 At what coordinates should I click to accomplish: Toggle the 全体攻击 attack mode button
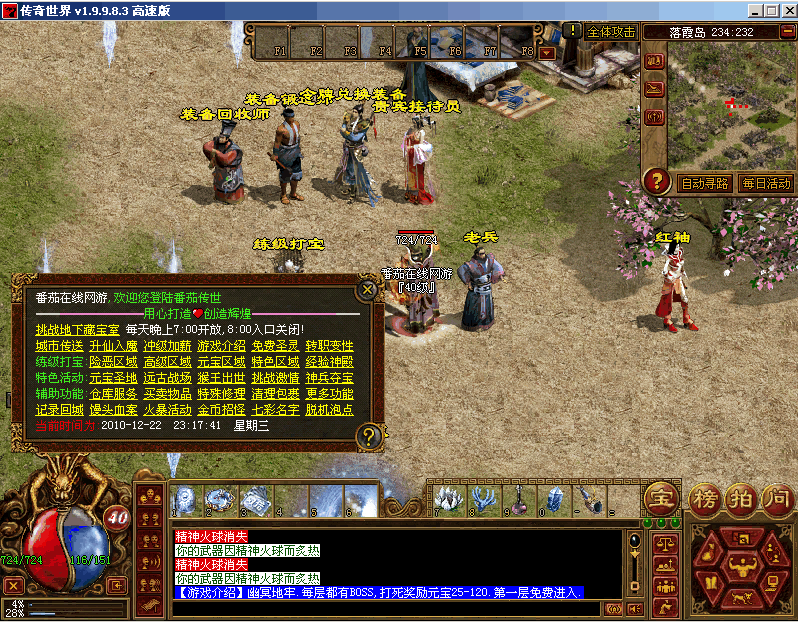point(610,31)
